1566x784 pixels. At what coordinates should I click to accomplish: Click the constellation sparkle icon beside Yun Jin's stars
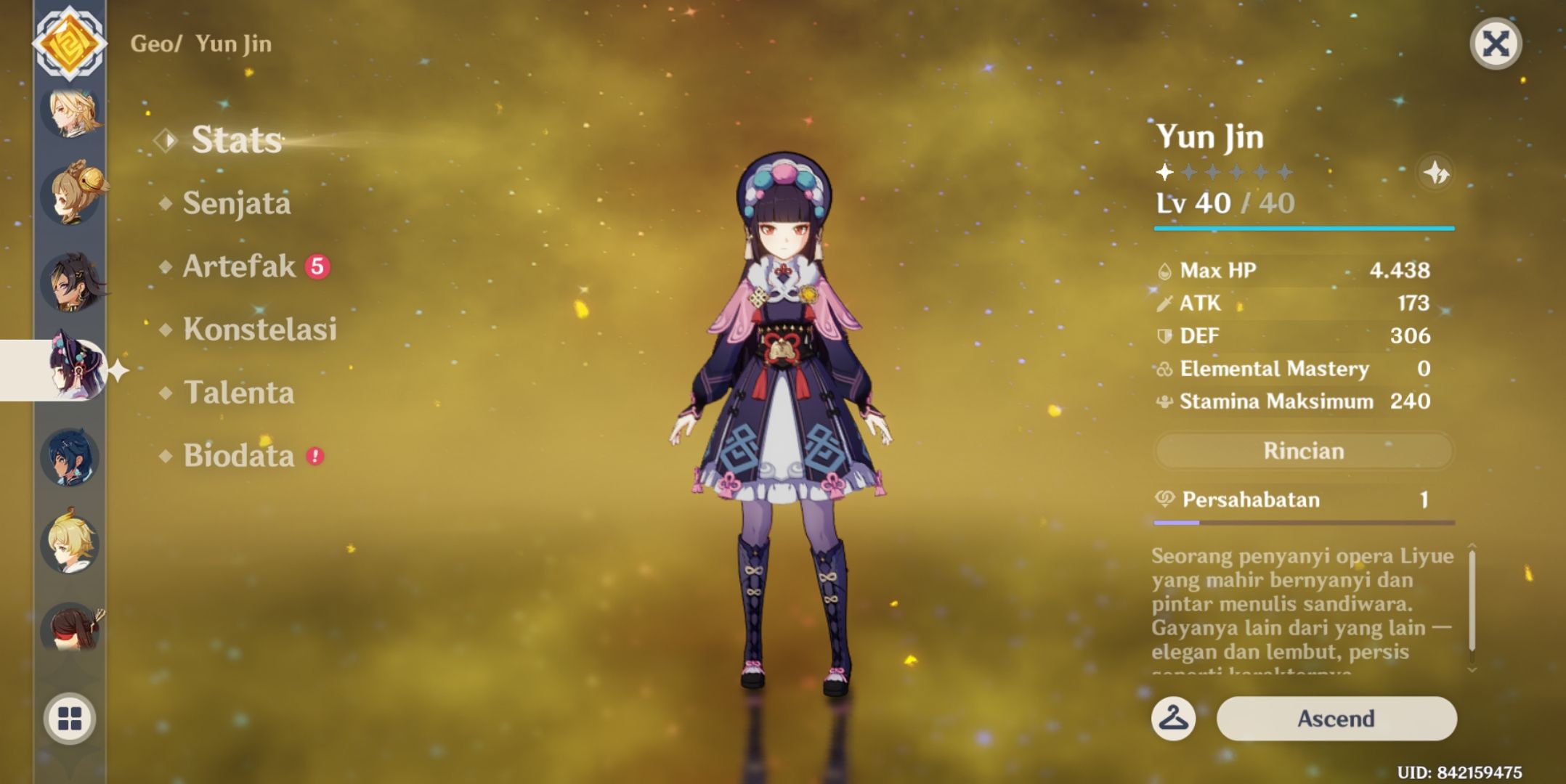[1435, 173]
